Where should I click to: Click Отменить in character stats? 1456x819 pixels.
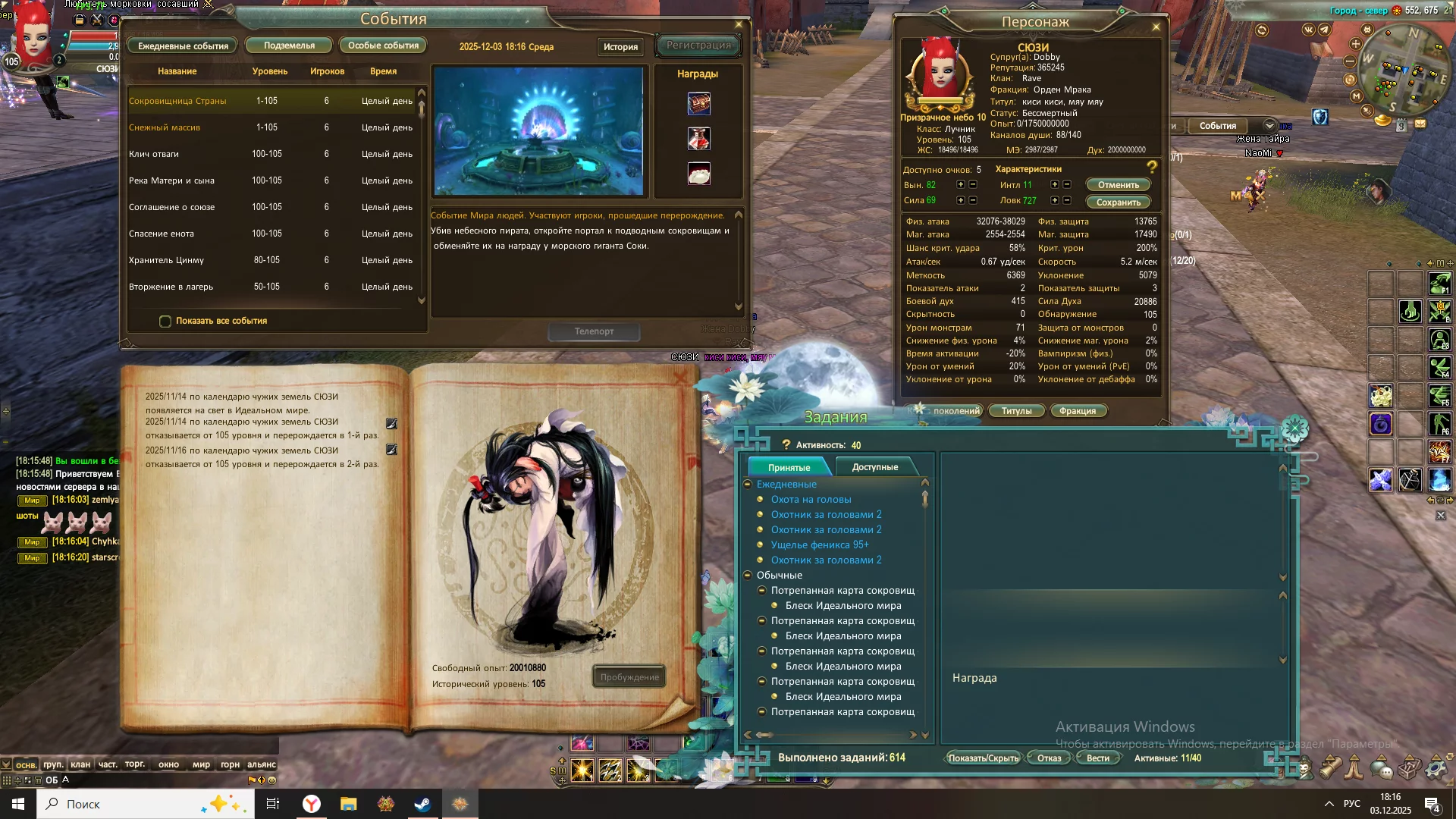pos(1118,185)
